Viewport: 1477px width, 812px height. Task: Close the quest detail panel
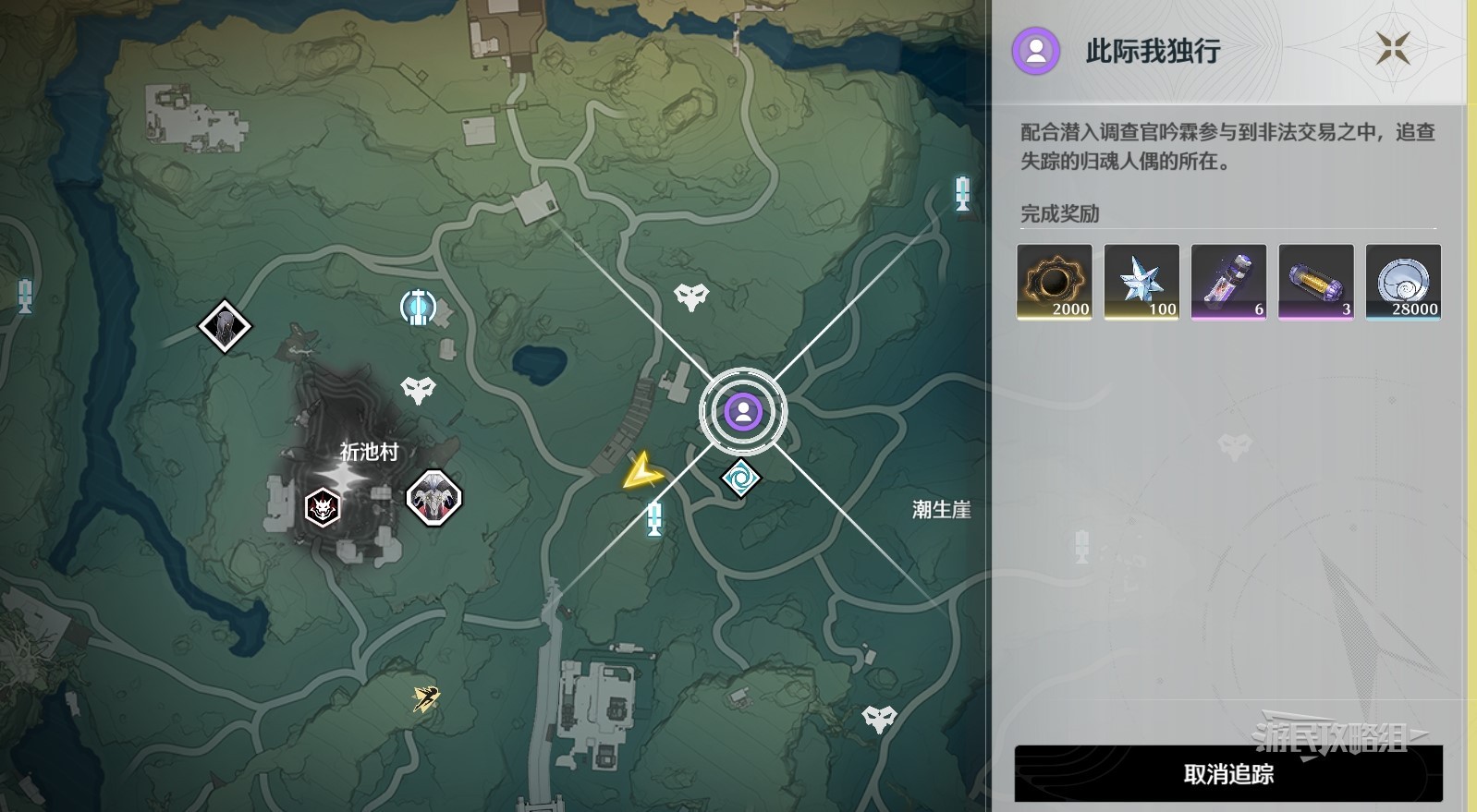point(1392,48)
